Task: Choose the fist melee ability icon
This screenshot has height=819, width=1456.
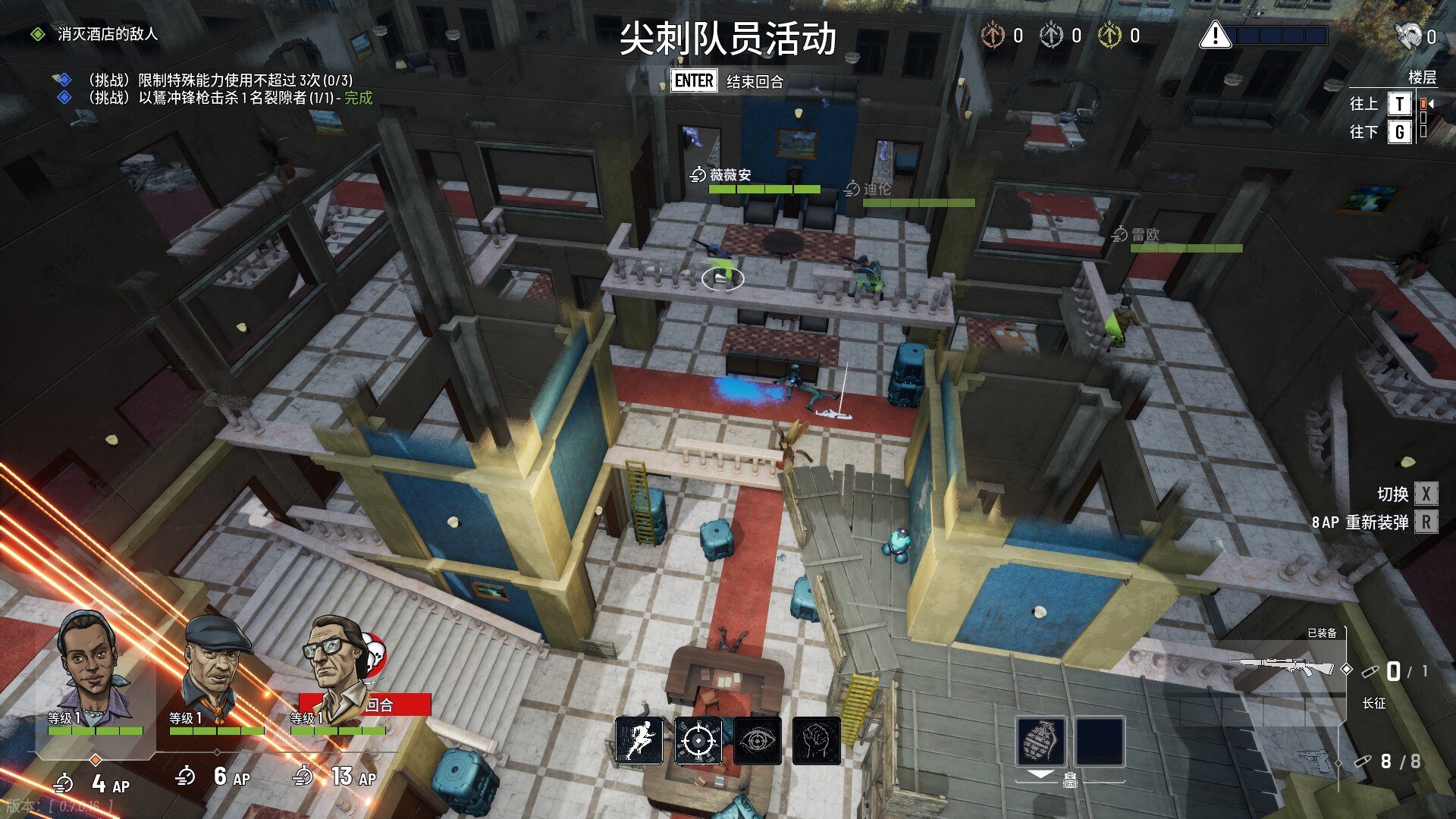Action: click(x=817, y=742)
